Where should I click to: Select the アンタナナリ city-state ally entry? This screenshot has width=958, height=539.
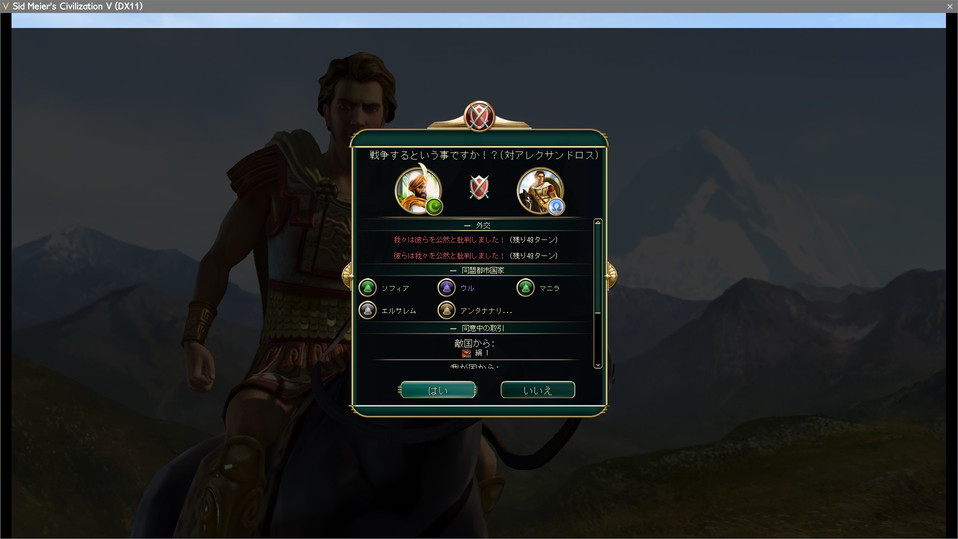pos(476,311)
